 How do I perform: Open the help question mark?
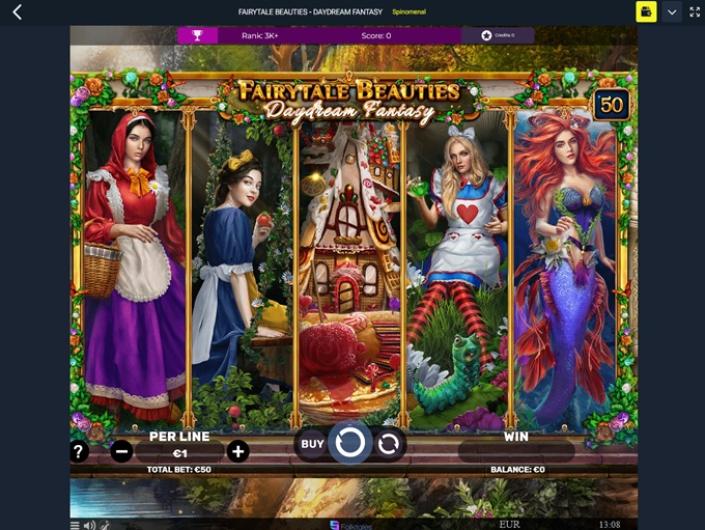tap(78, 452)
